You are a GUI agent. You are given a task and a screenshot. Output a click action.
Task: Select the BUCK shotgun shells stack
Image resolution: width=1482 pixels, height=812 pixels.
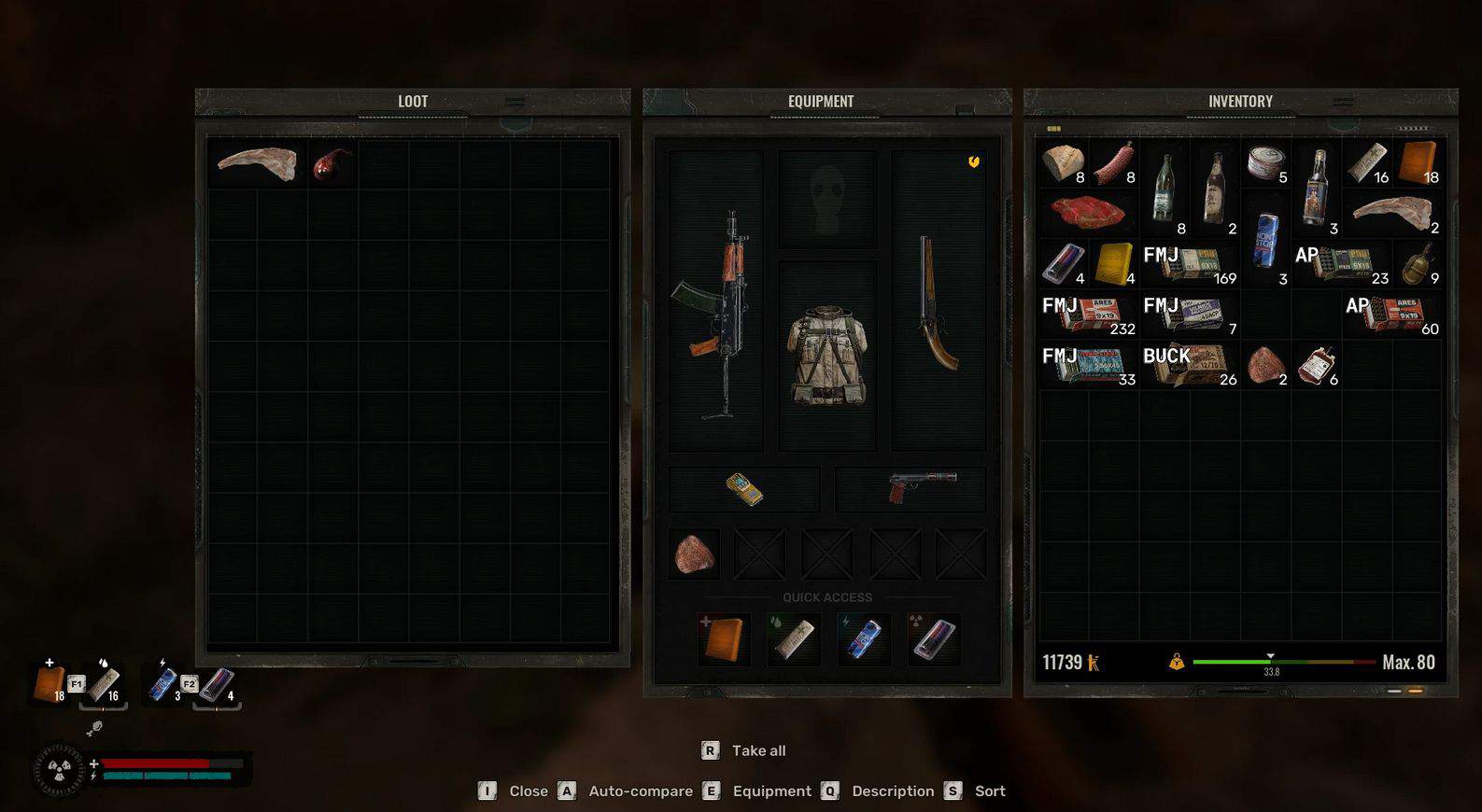tap(1189, 366)
